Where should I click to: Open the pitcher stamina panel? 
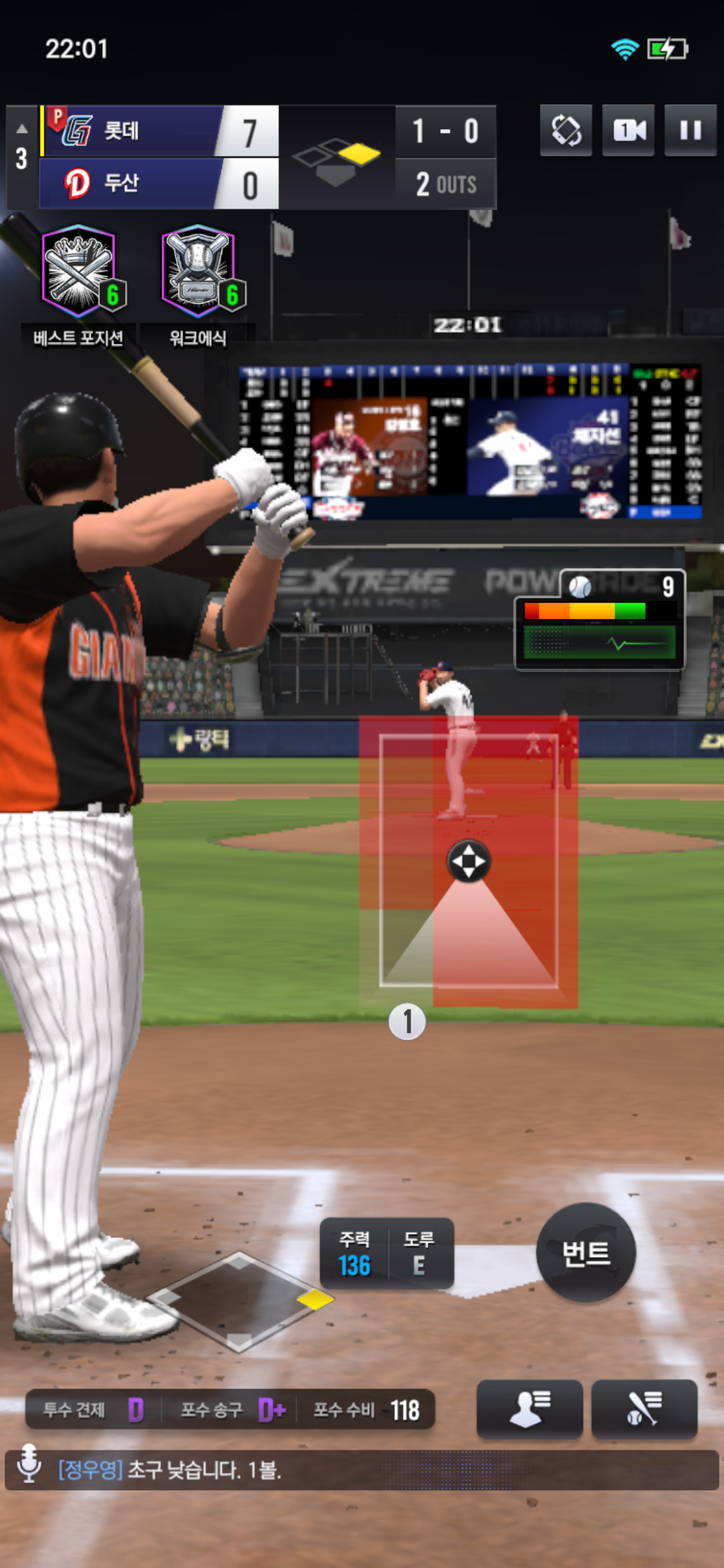coord(600,621)
